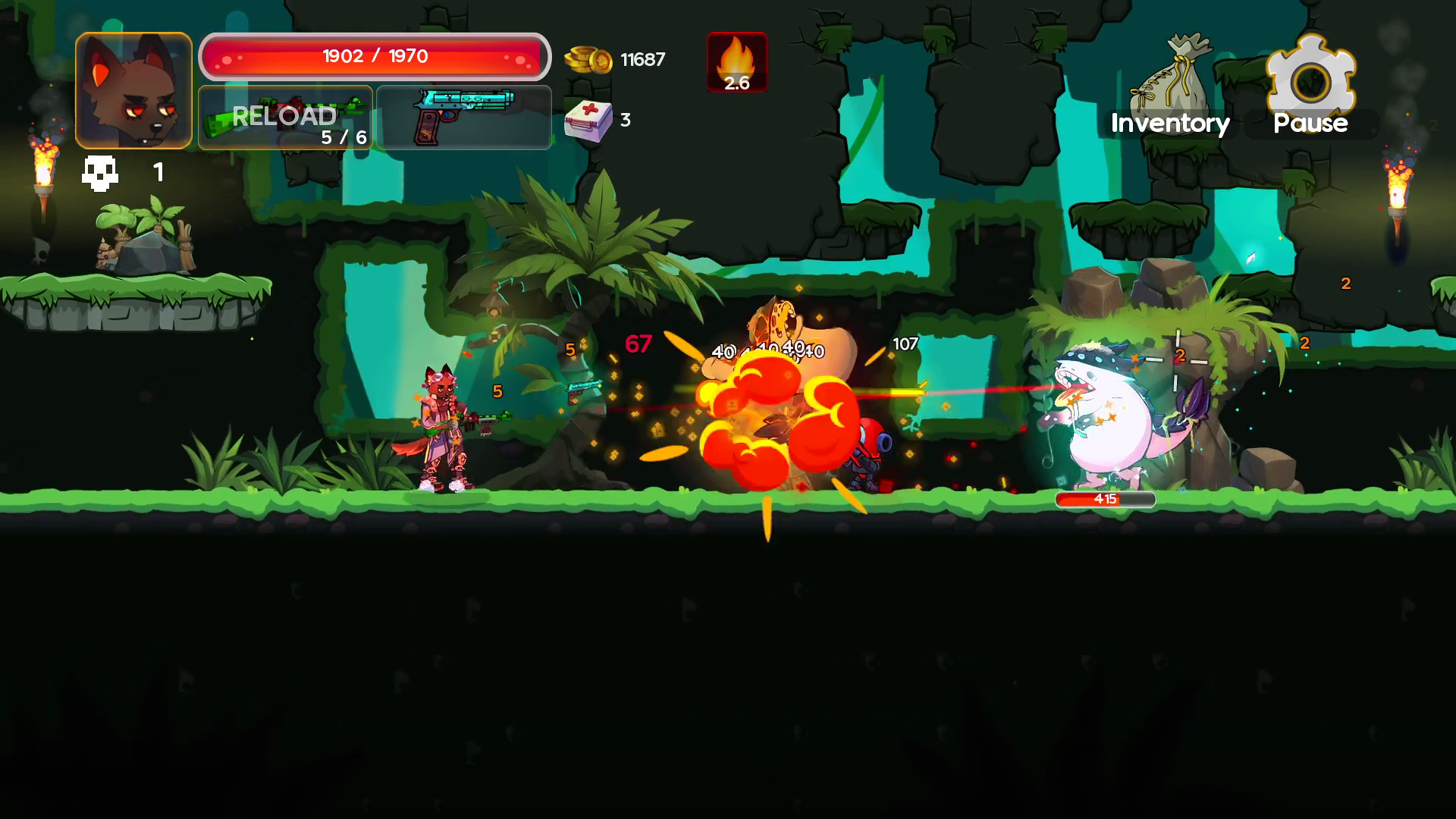Open the Inventory
The height and width of the screenshot is (819, 1456).
pos(1168,91)
